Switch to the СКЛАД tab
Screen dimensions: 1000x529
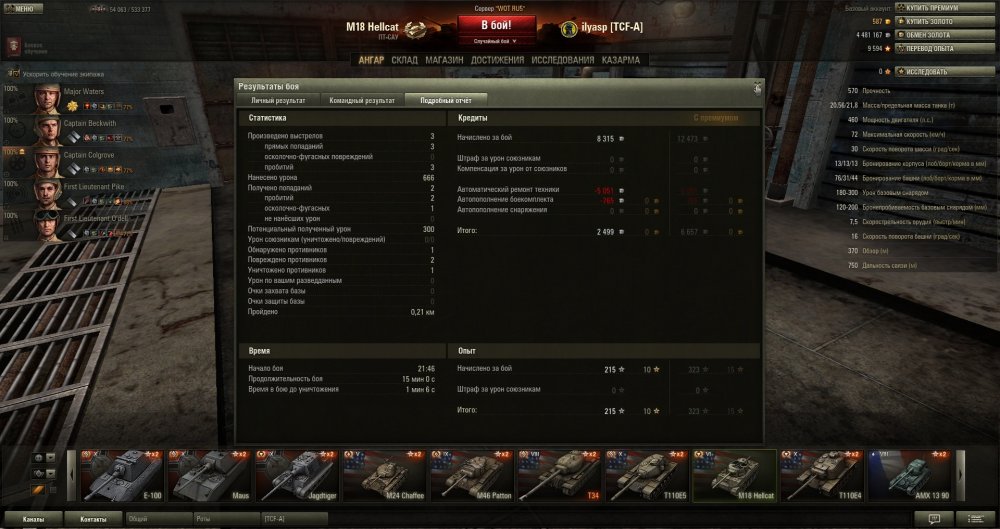point(405,60)
